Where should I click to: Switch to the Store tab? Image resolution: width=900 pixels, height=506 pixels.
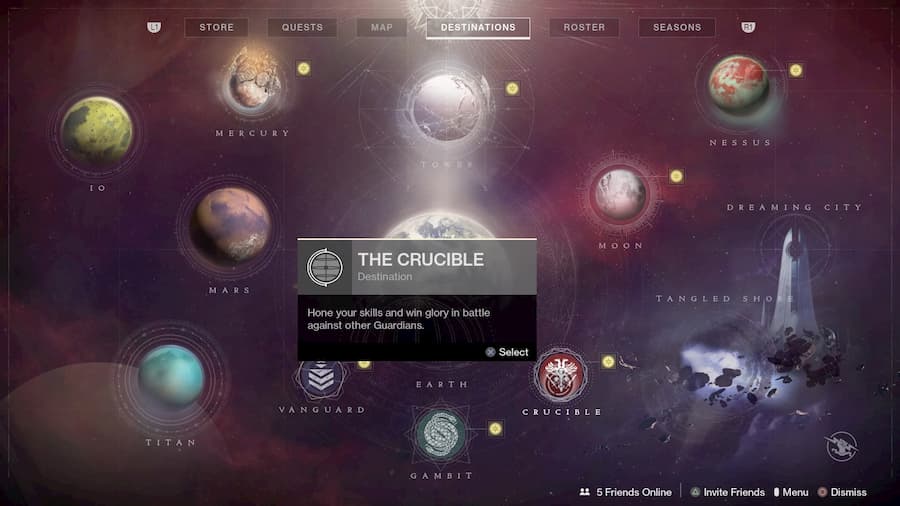216,27
